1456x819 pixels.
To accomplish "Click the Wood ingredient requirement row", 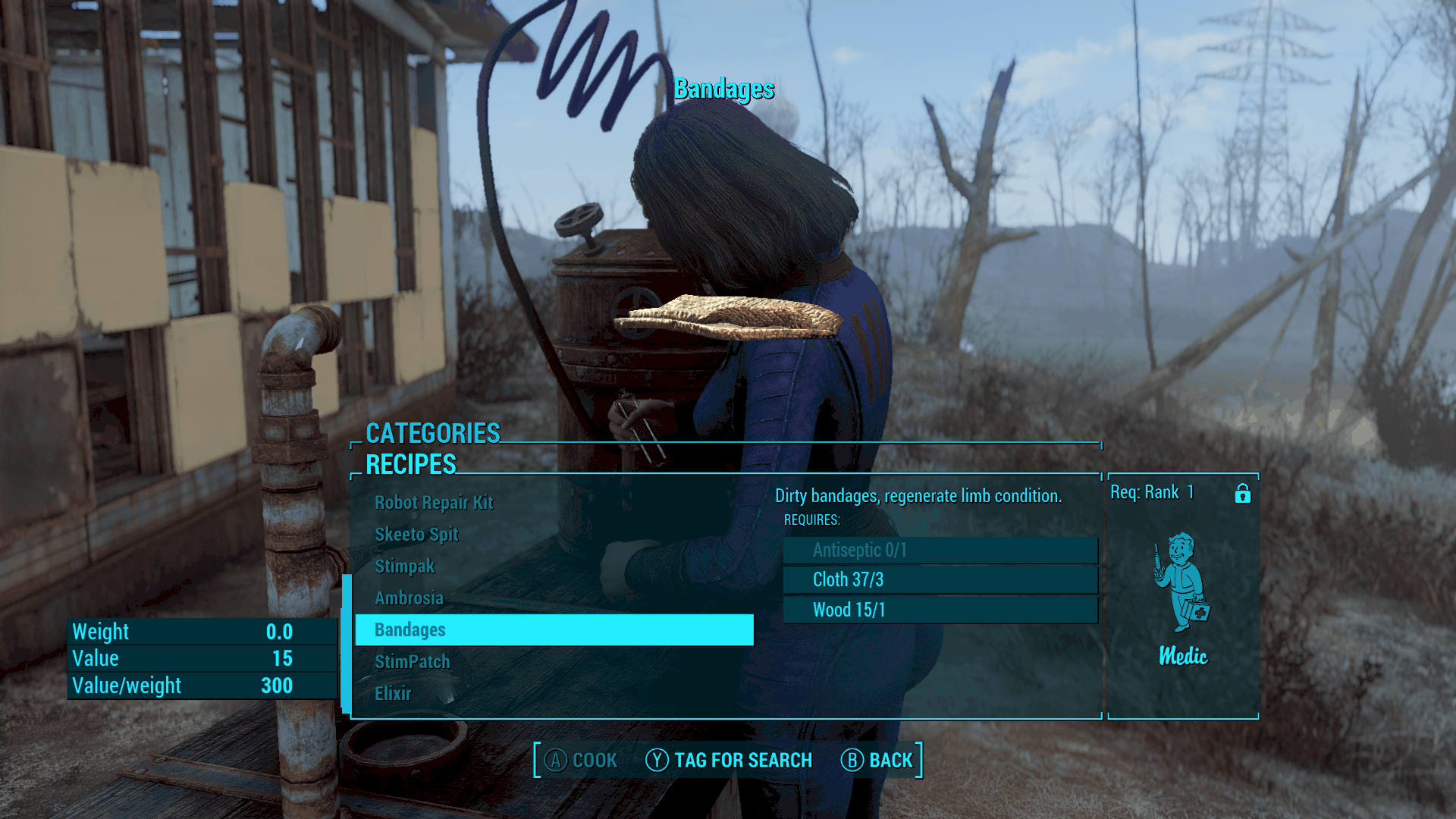I will (940, 610).
